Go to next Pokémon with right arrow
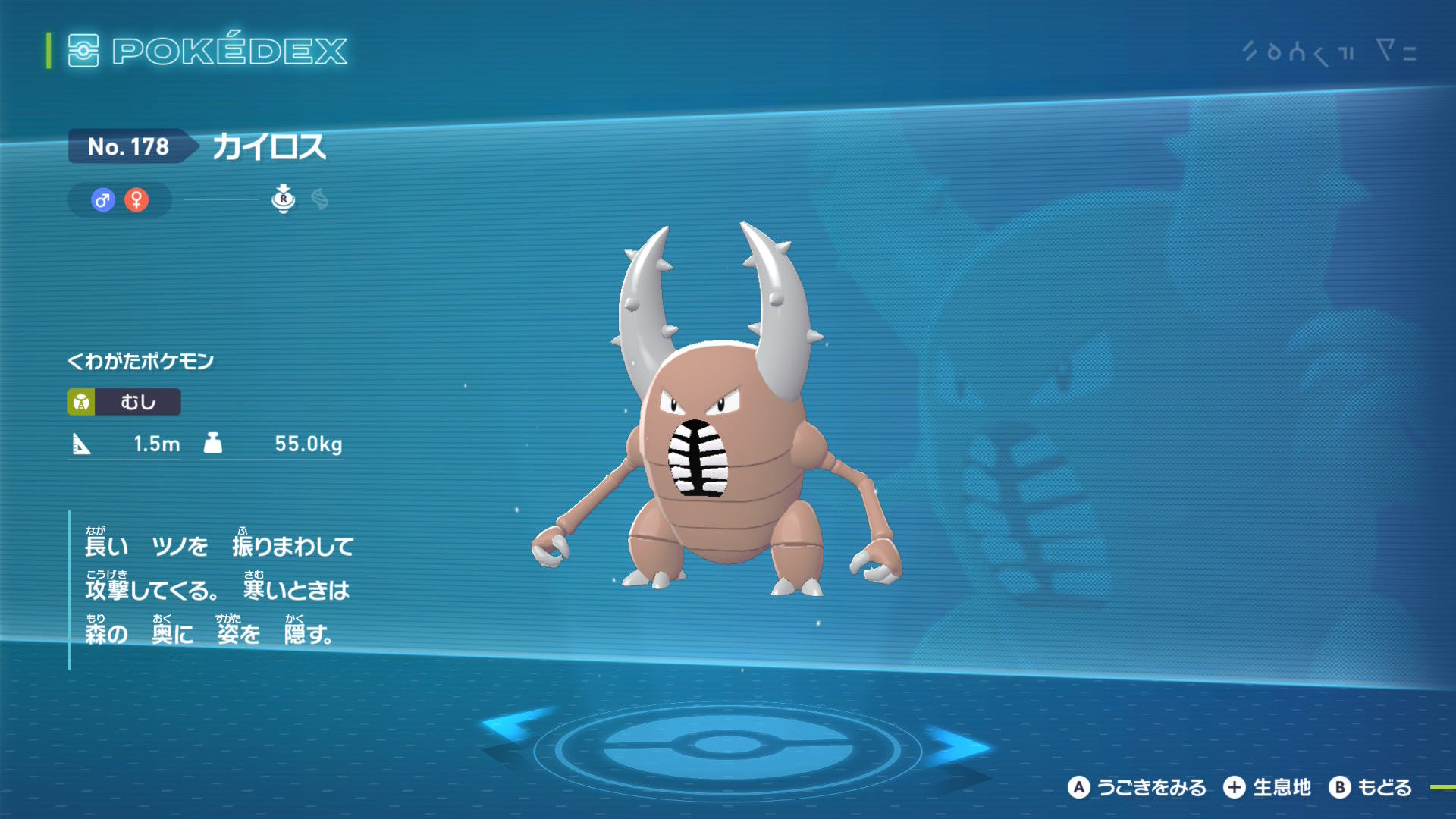Screen dimensions: 1456x819 coord(957,745)
